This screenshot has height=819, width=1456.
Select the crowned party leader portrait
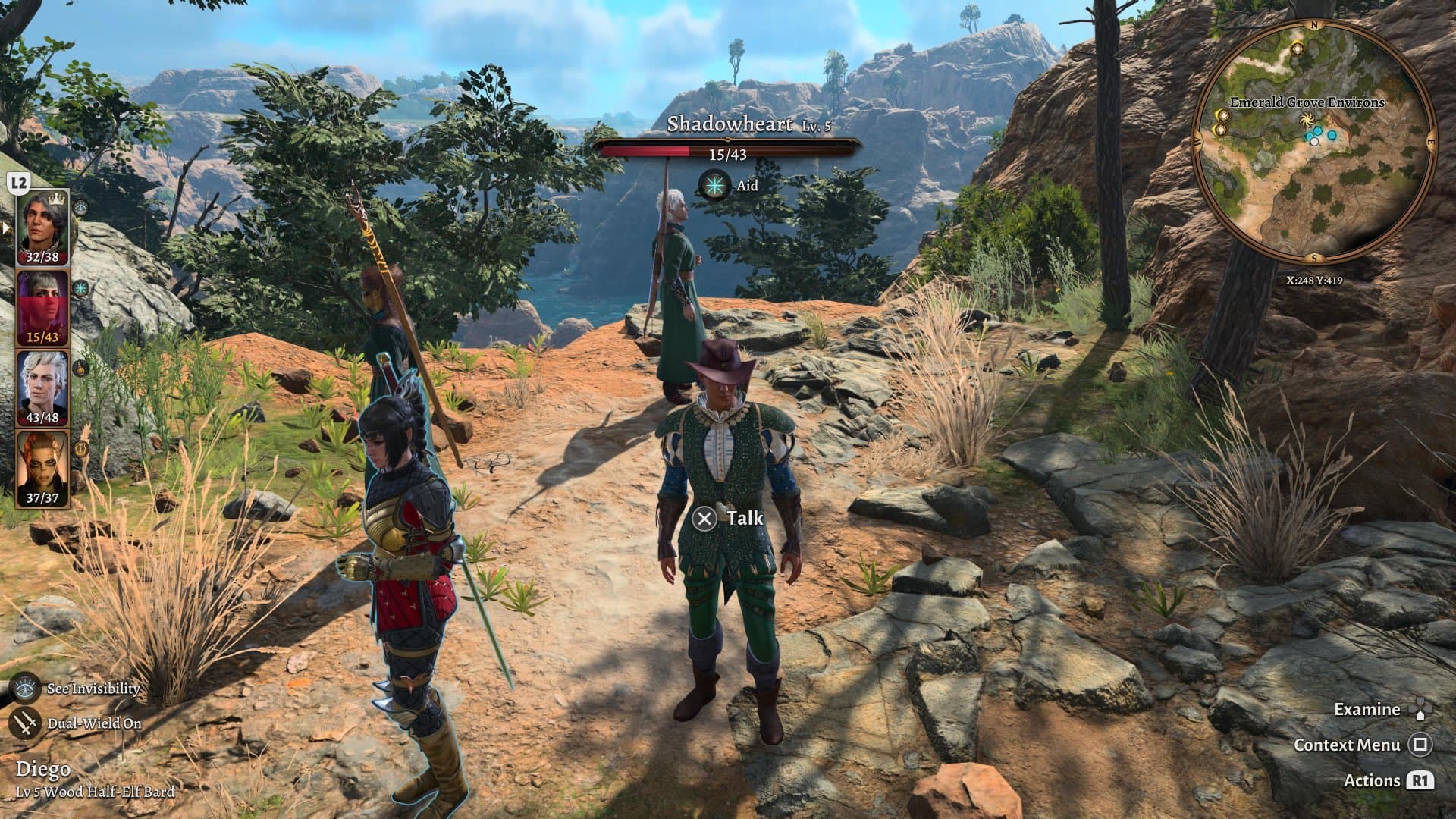tap(42, 225)
